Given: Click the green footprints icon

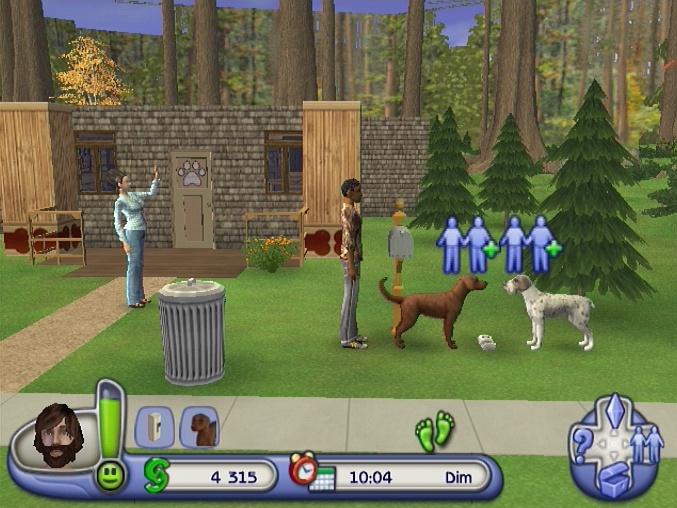Looking at the screenshot, I should pos(435,430).
